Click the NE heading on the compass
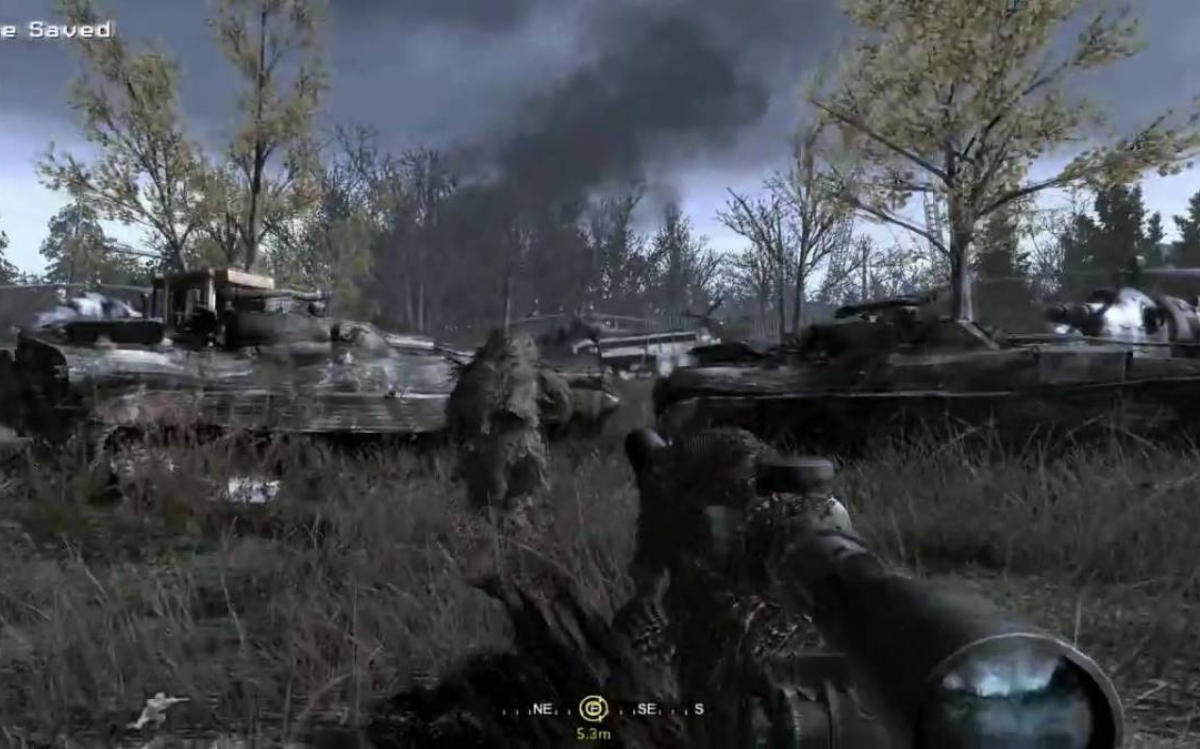 click(x=543, y=709)
